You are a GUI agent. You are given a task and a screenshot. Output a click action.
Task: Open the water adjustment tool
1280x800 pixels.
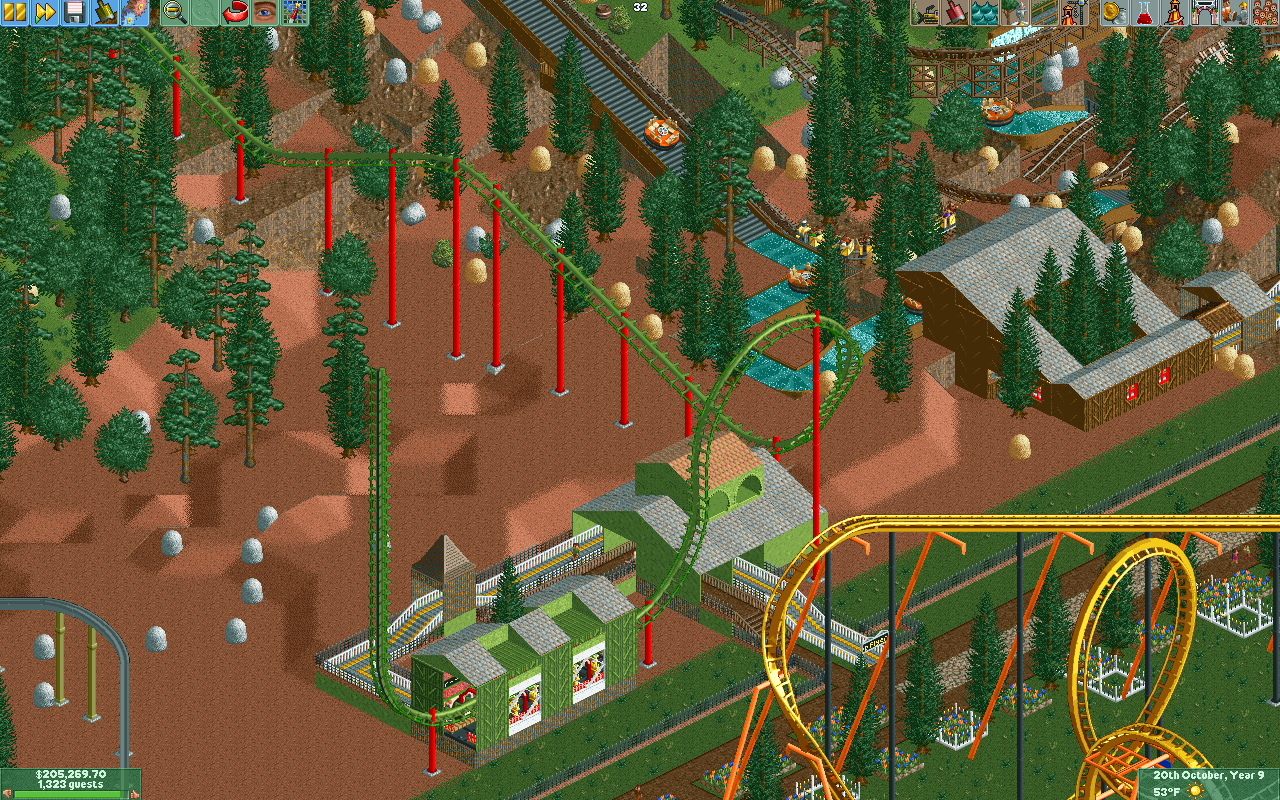tap(985, 13)
